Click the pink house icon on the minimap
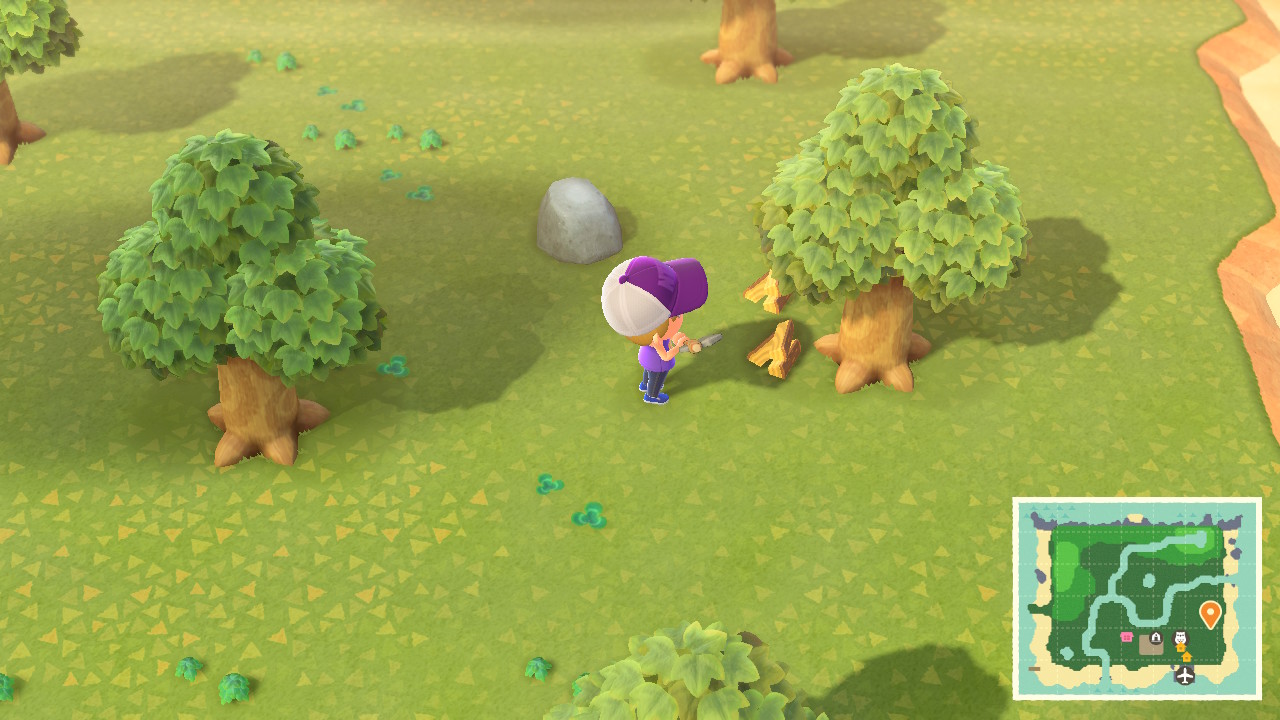Viewport: 1280px width, 720px height. [1127, 636]
